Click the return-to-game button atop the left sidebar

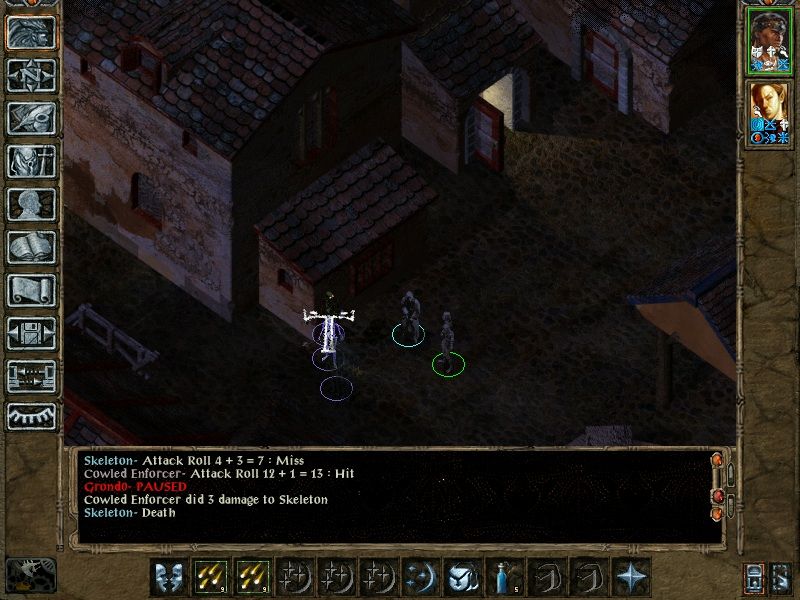click(x=31, y=33)
